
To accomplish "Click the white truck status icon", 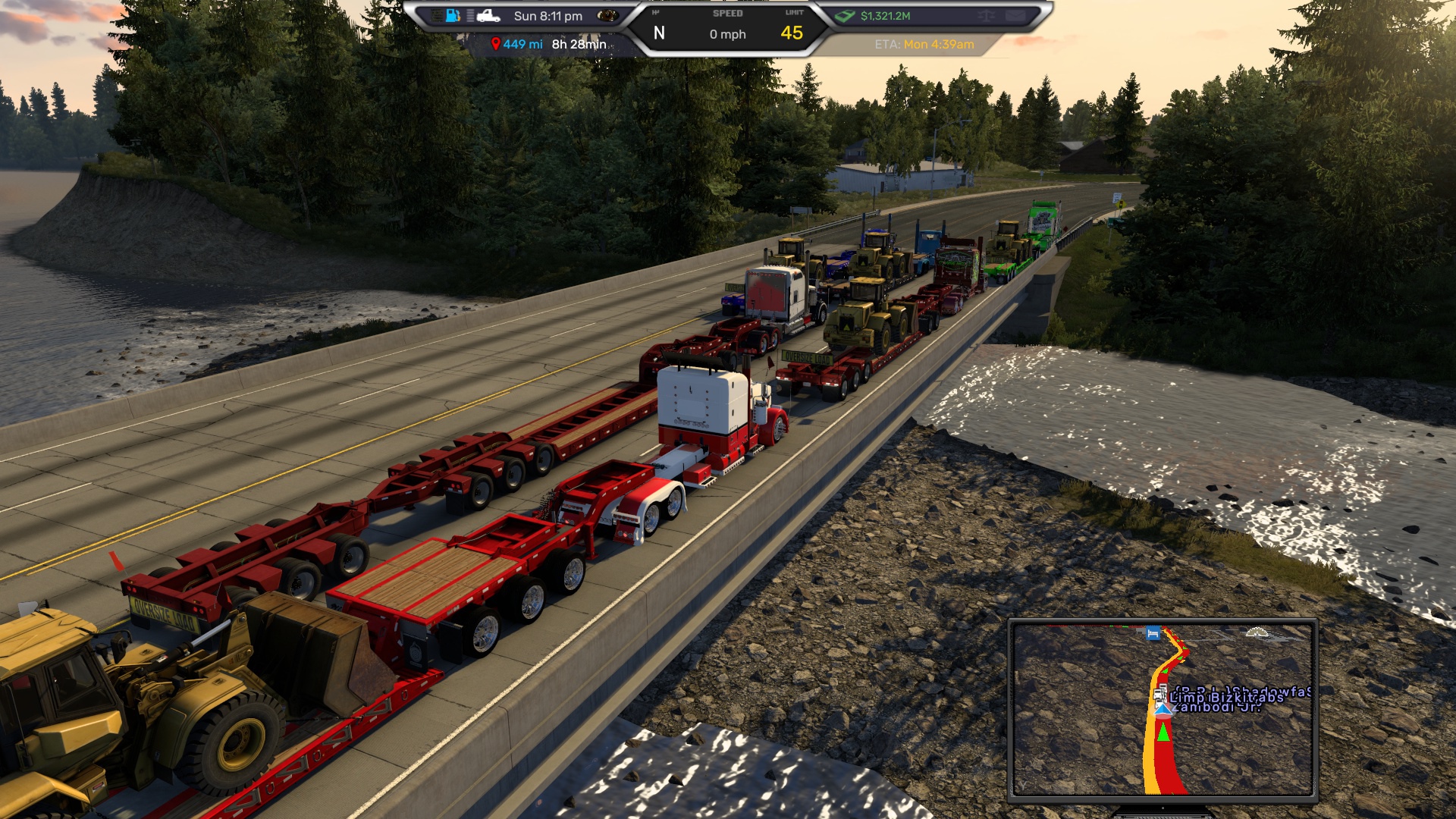I will [488, 15].
